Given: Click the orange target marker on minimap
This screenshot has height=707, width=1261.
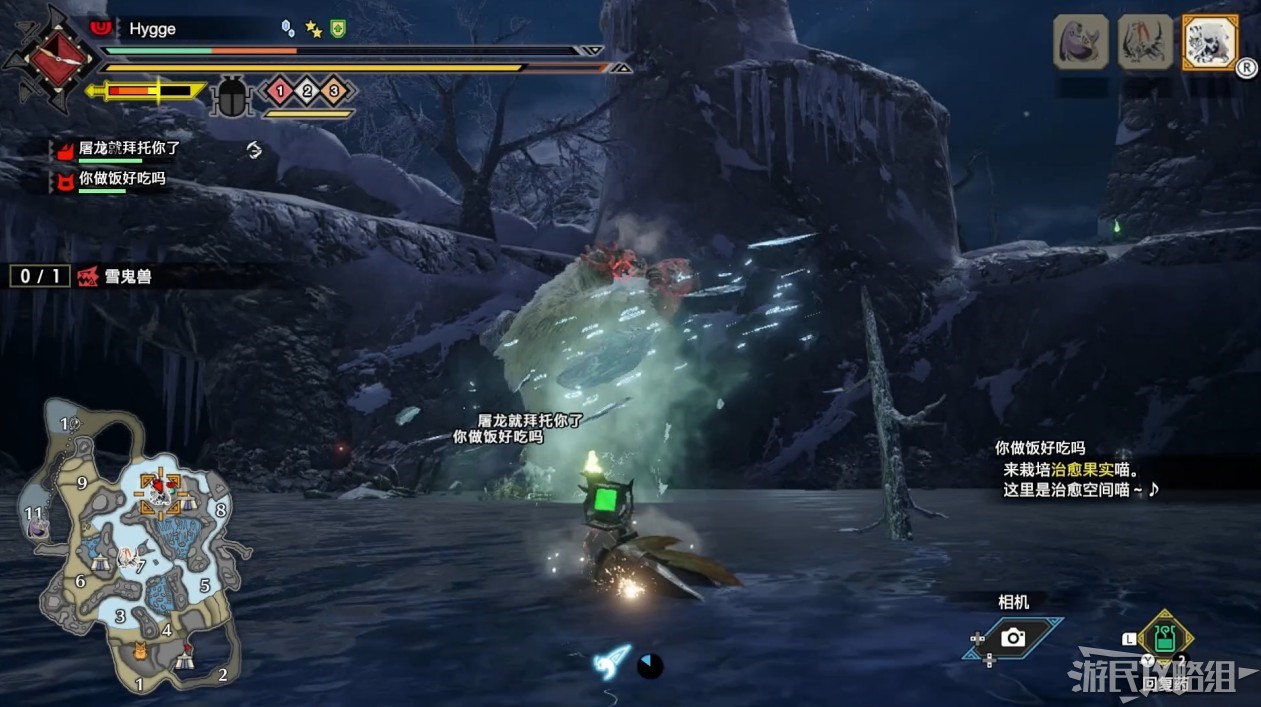Looking at the screenshot, I should click(x=160, y=492).
